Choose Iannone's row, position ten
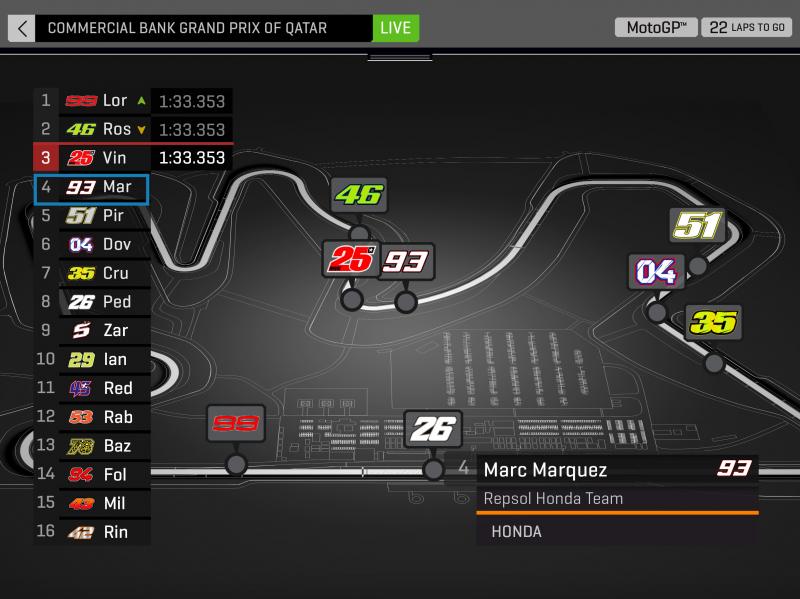The image size is (800, 599). [92, 359]
